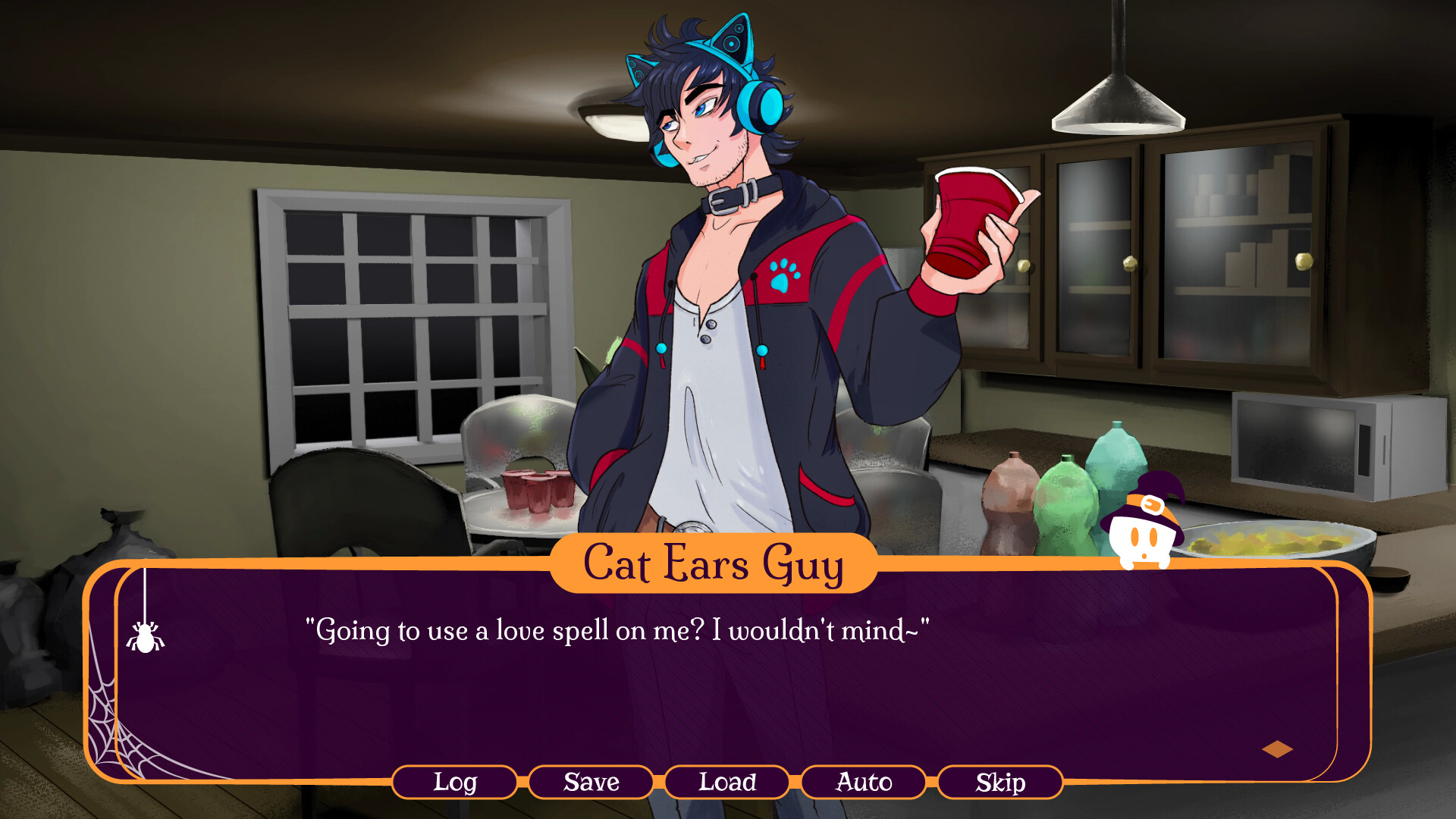Activate the Skip button

coord(1000,782)
